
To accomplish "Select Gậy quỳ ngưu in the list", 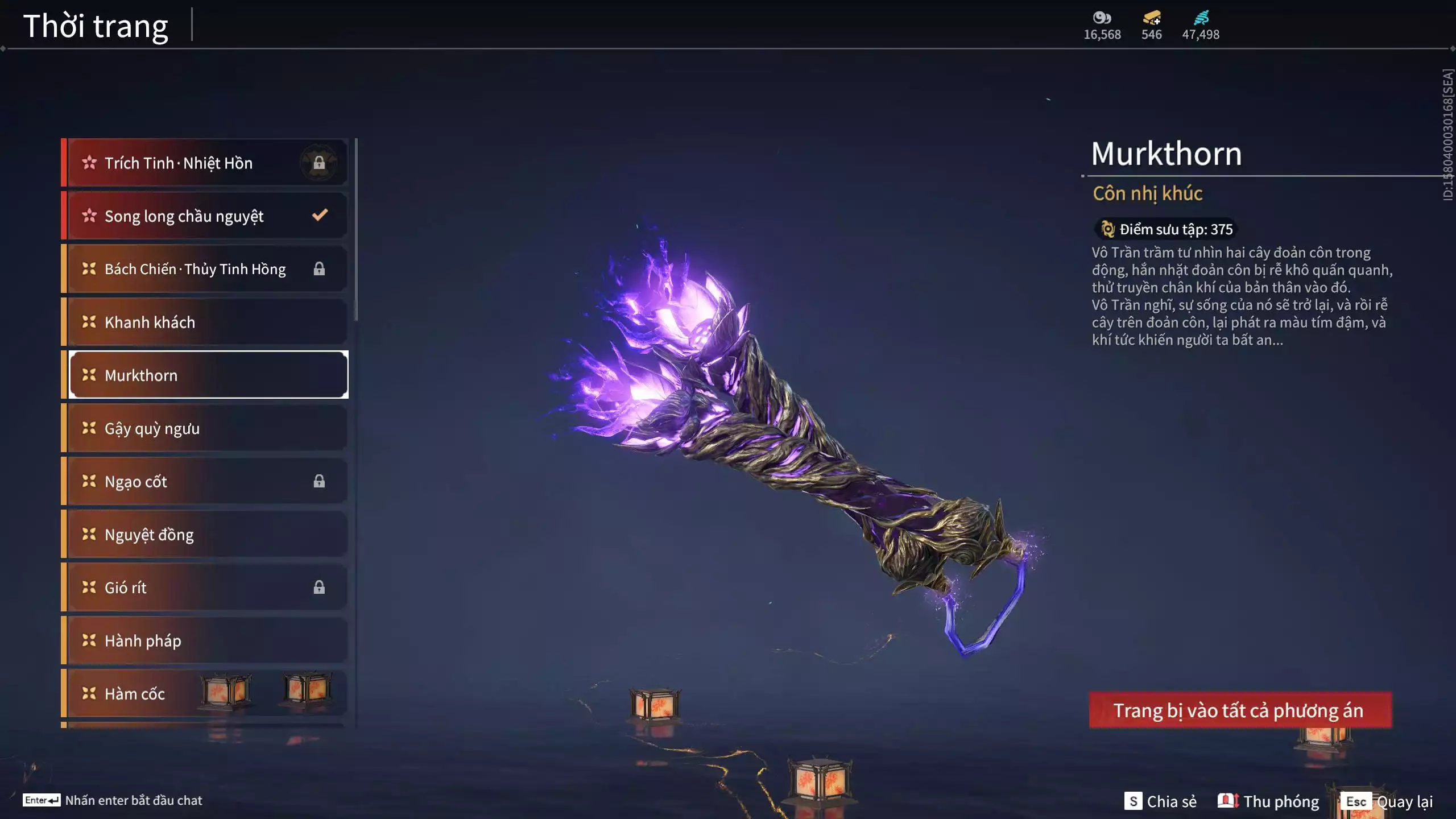I will click(x=171, y=428).
